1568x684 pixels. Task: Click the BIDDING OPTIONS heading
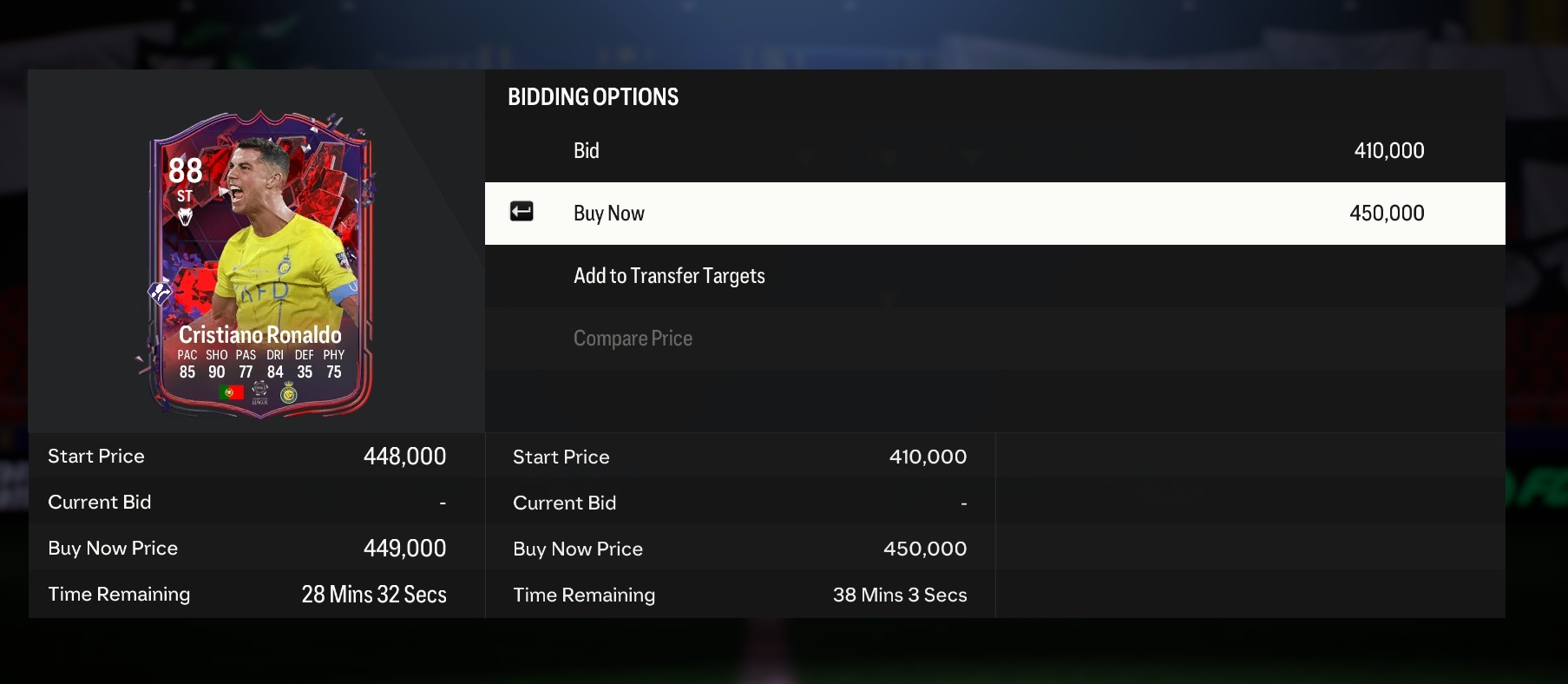[x=594, y=96]
